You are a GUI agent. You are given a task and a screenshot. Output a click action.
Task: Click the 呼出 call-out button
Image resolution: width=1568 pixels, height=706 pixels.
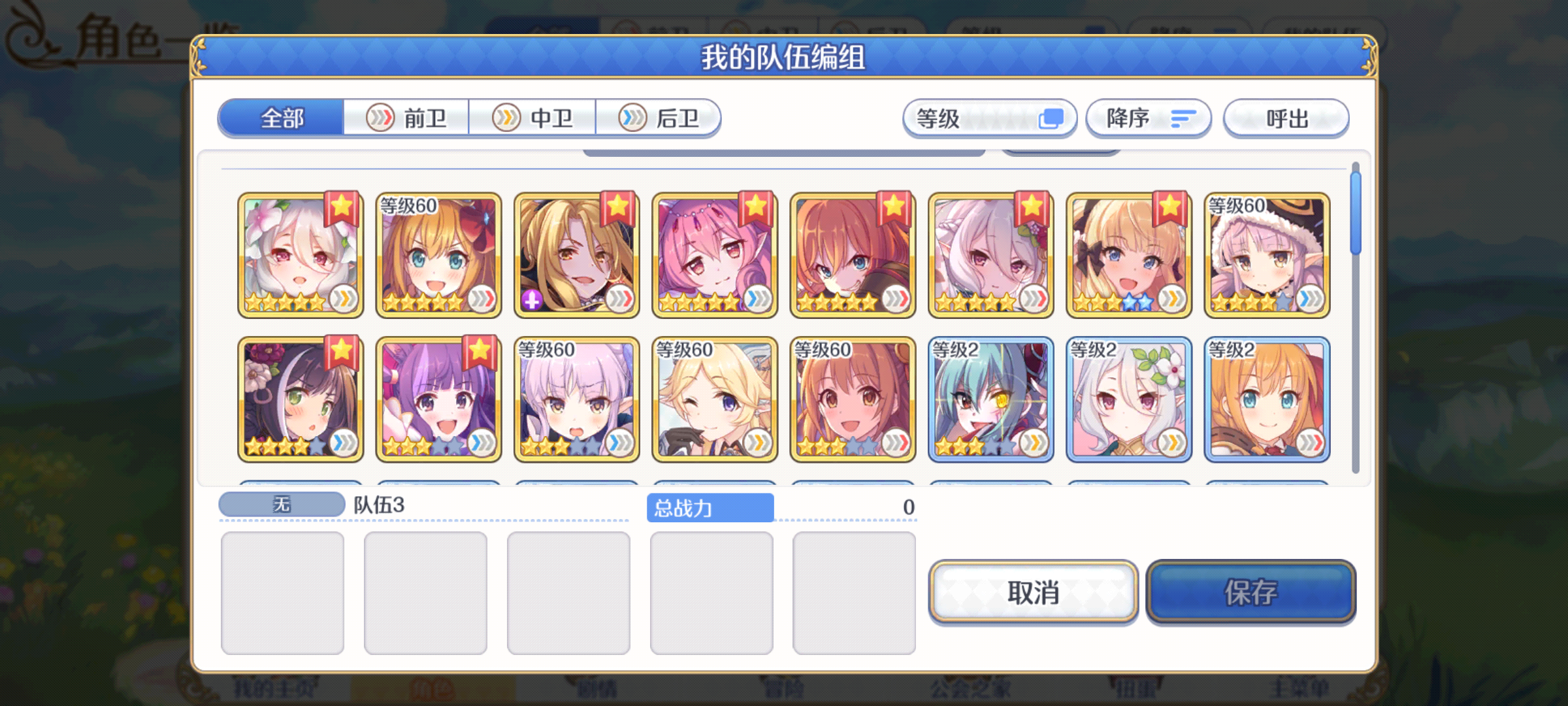point(1284,118)
